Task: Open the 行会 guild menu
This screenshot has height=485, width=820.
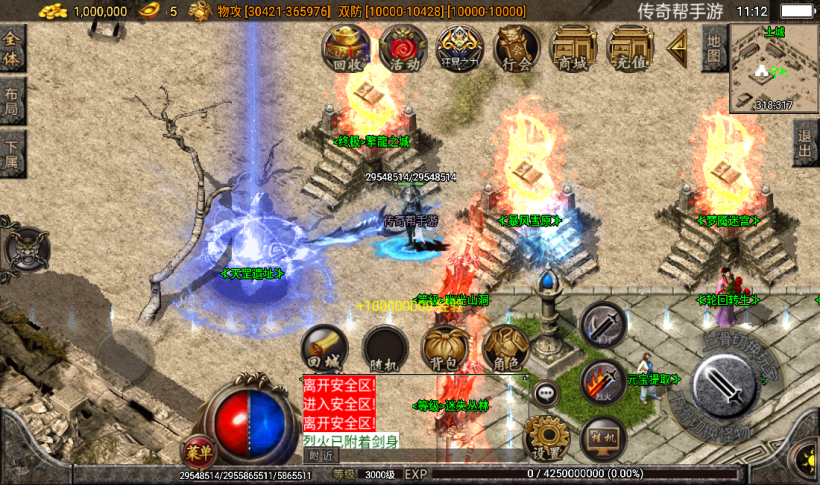Action: pyautogui.click(x=517, y=48)
